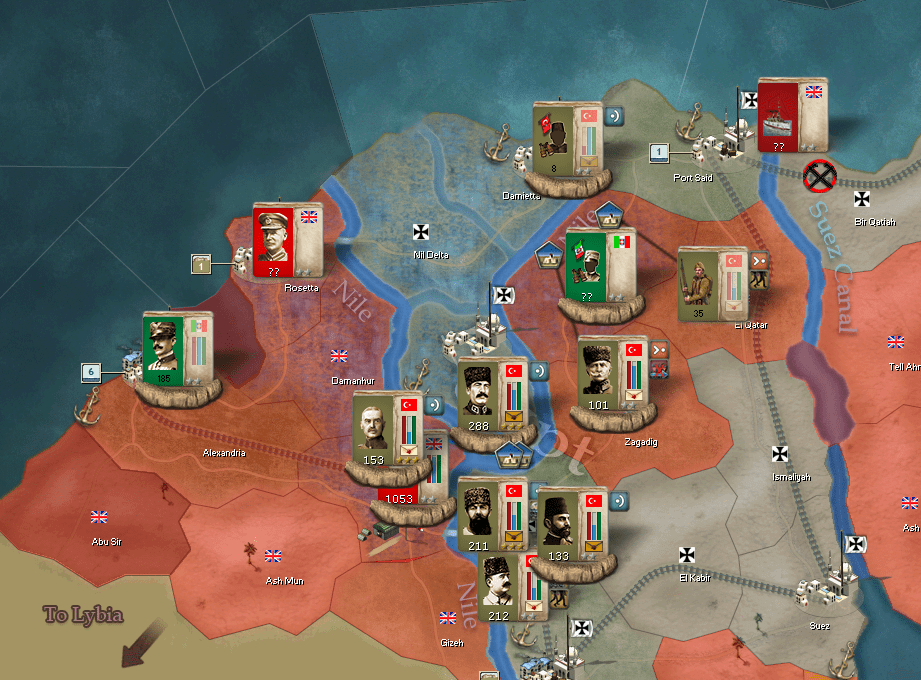Click the red blockade marker near Suez Canal
Image resolution: width=921 pixels, height=680 pixels.
point(821,177)
